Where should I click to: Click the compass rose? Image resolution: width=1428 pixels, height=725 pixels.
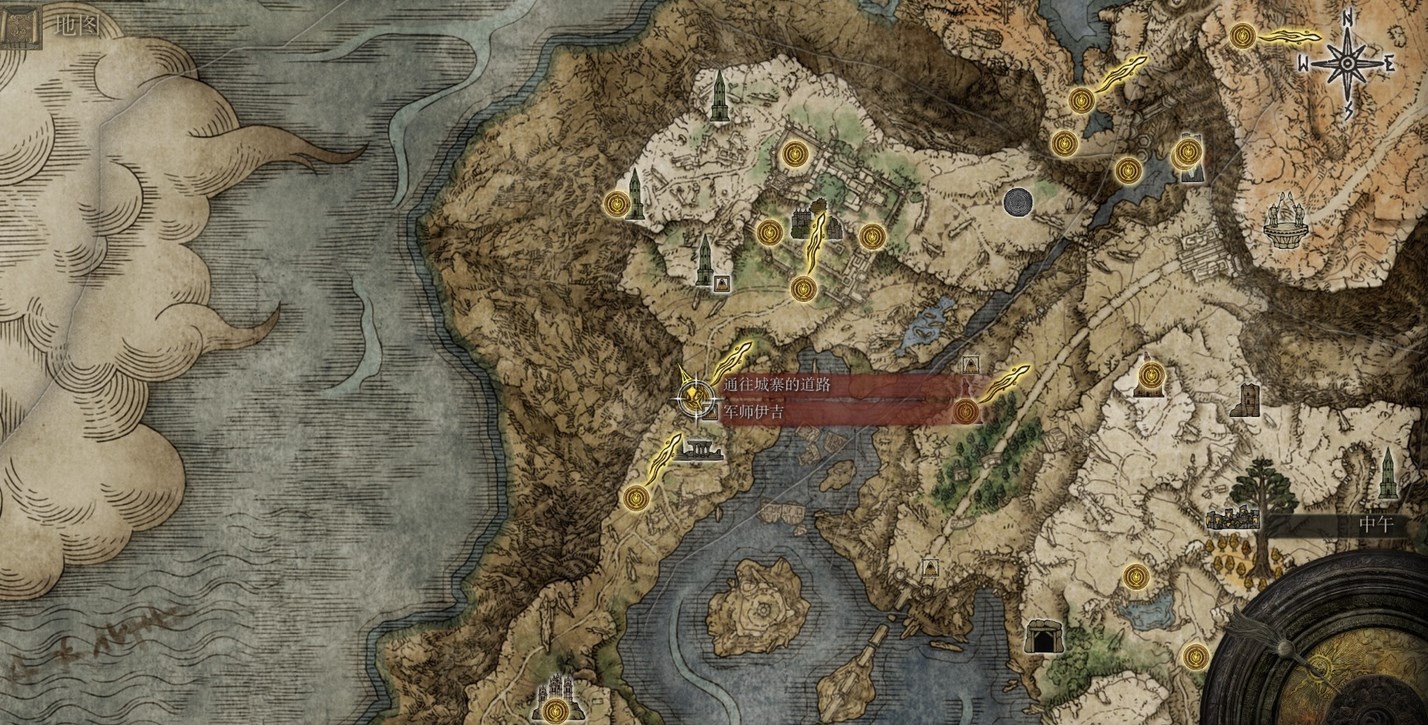1347,63
